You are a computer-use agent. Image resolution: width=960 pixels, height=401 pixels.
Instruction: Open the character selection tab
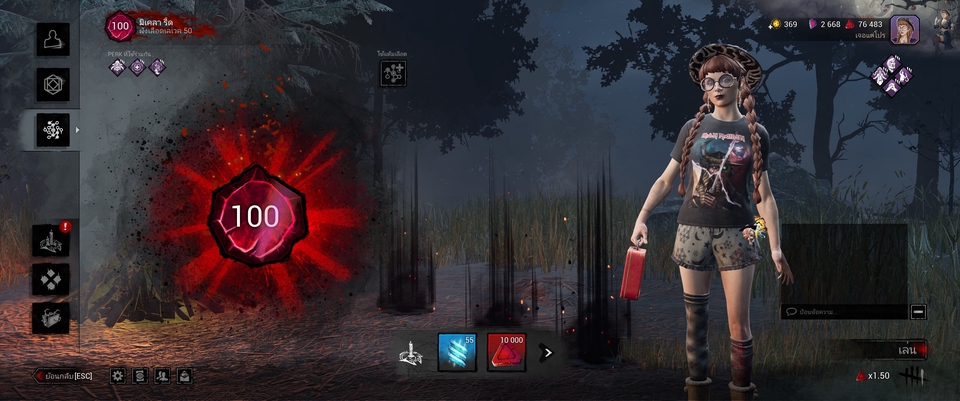click(53, 39)
